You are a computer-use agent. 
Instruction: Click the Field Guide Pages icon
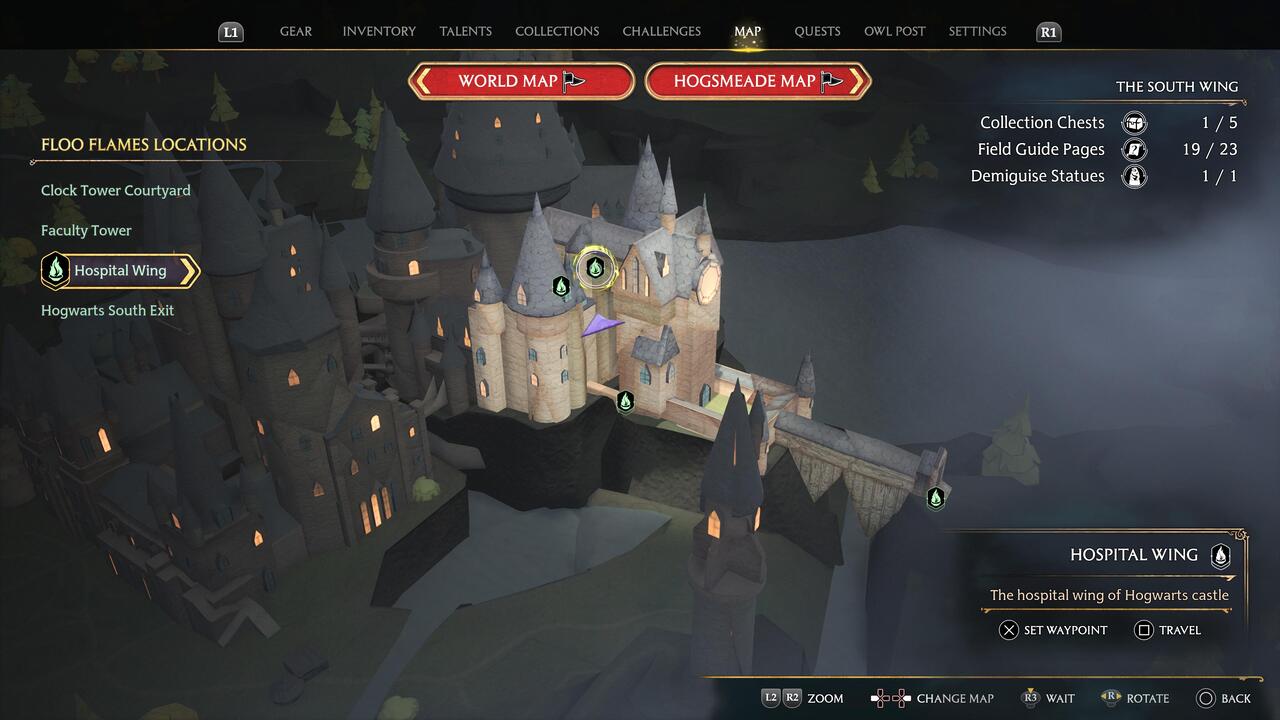(x=1134, y=149)
